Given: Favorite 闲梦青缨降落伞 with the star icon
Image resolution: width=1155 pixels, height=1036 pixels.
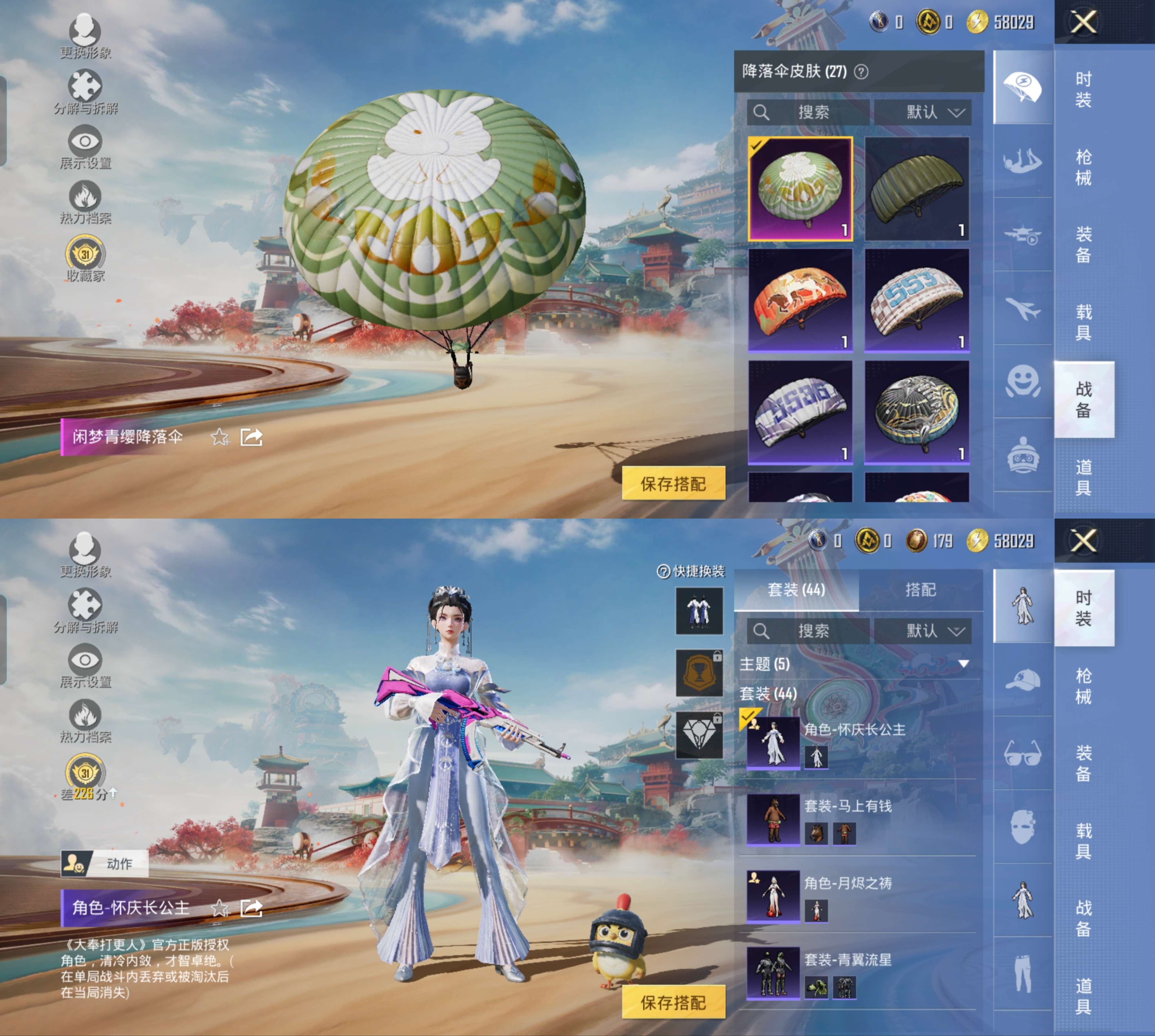Looking at the screenshot, I should point(220,437).
